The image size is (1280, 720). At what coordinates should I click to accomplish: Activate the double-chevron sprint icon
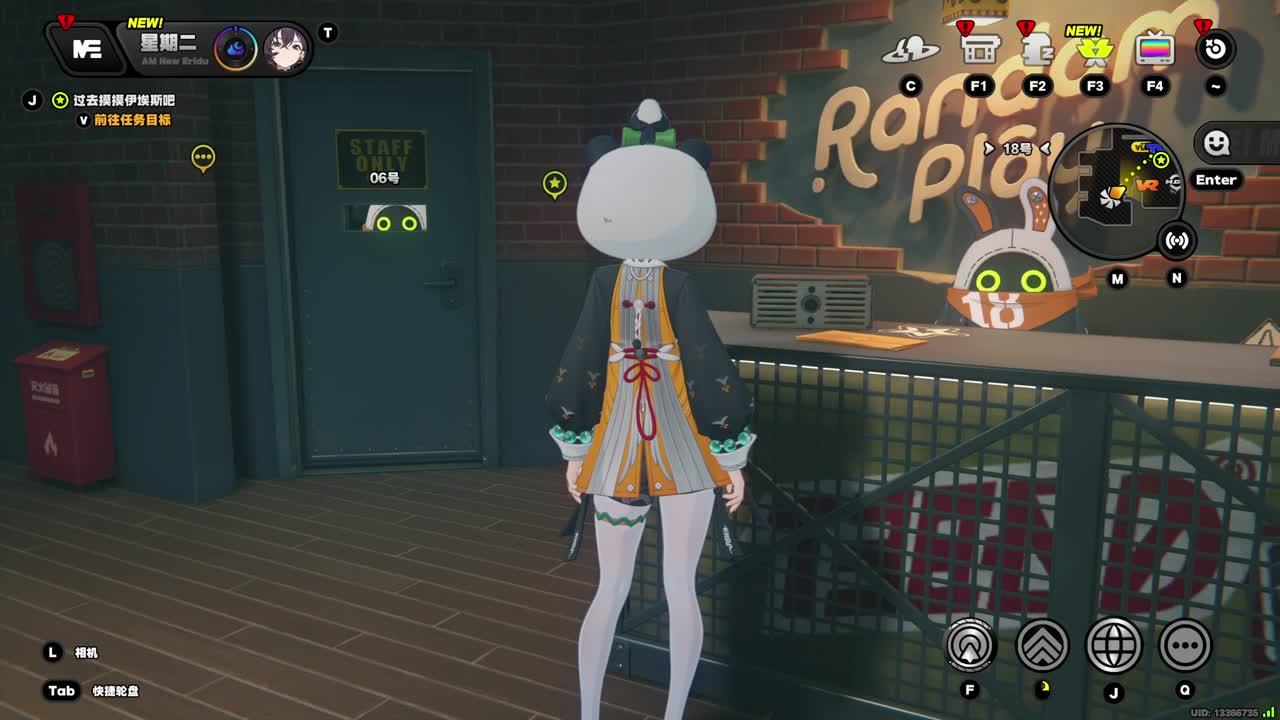tap(1043, 646)
